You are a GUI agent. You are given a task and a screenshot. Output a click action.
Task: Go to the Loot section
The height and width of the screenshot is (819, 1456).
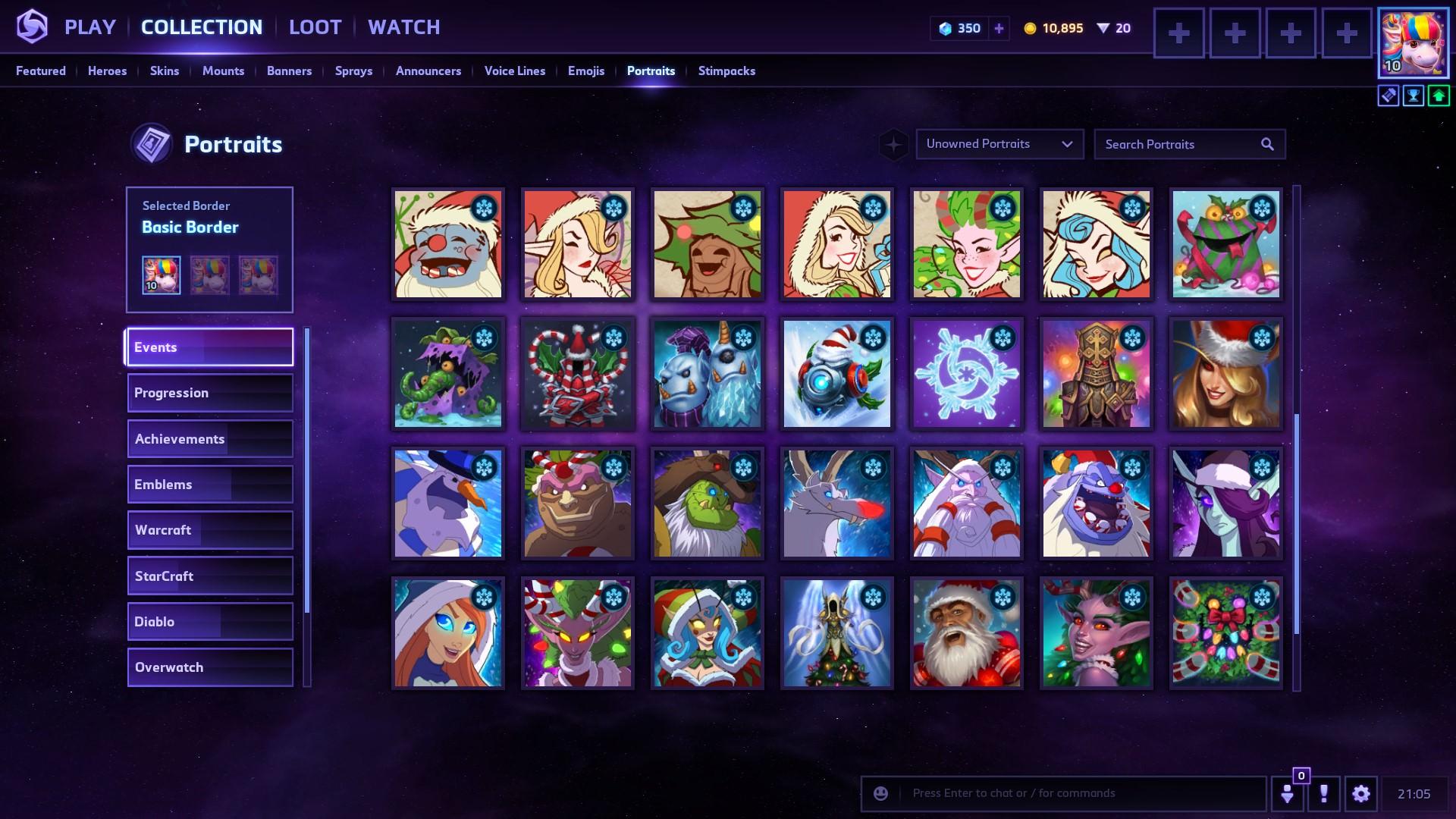pos(315,27)
